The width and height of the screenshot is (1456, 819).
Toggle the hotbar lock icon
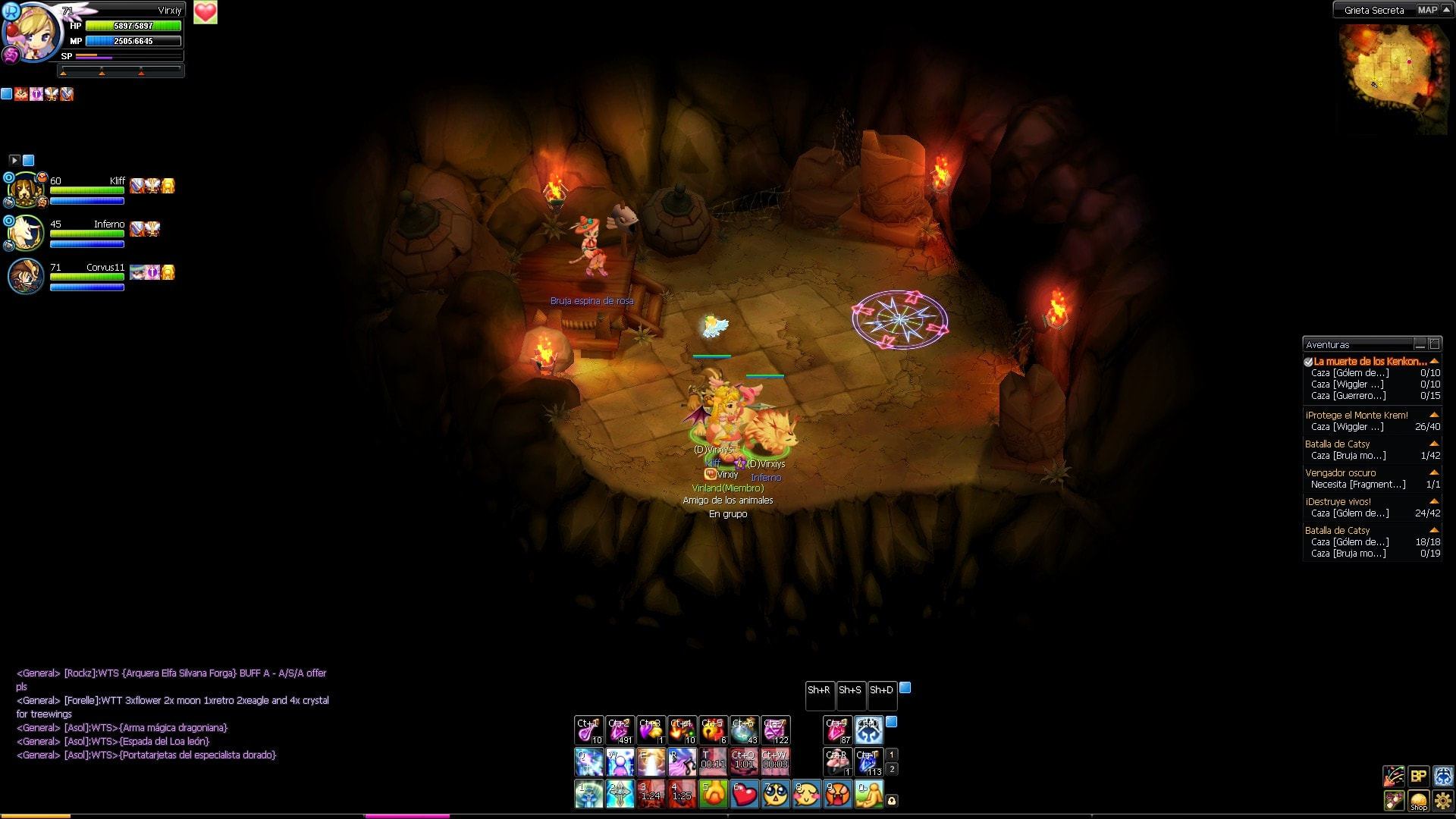point(892,801)
